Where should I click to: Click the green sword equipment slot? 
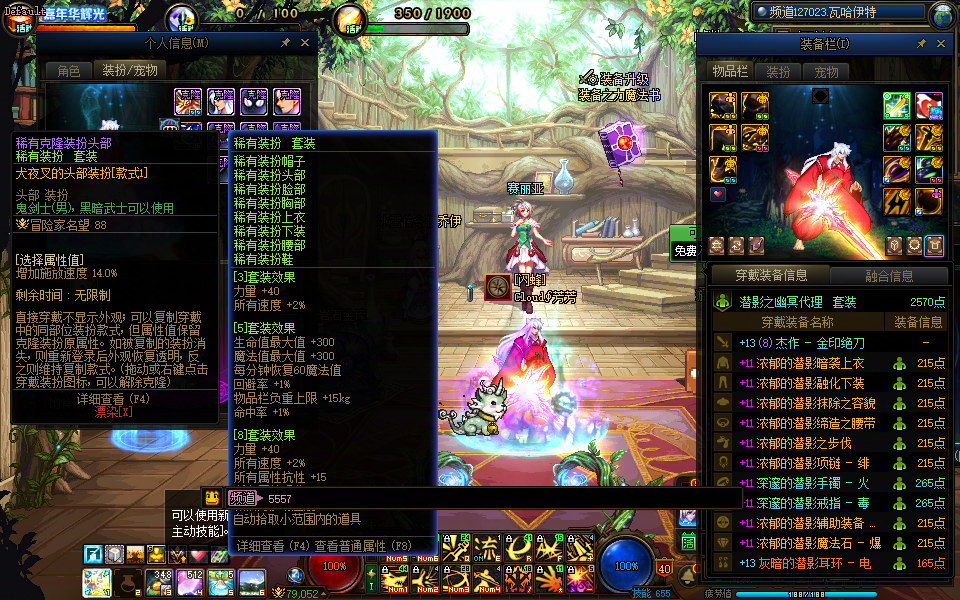pos(896,105)
